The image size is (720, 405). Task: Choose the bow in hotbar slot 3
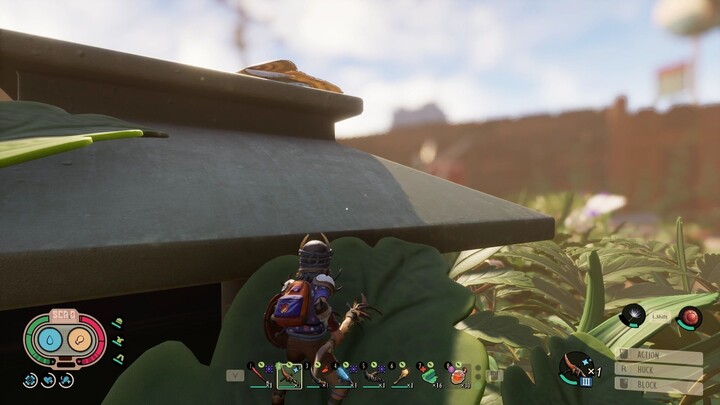coord(317,375)
